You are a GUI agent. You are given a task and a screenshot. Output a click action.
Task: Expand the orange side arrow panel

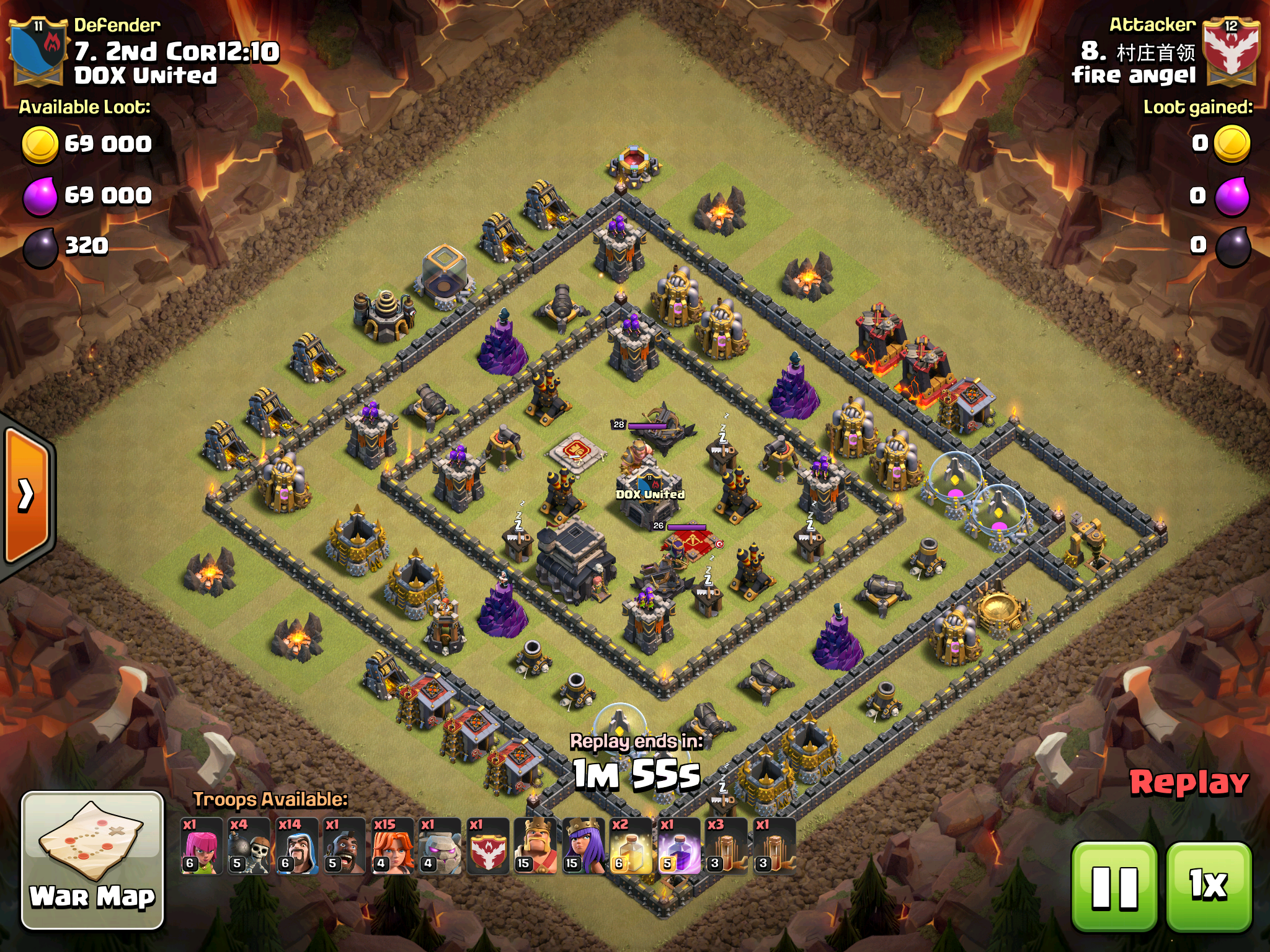[x=27, y=495]
